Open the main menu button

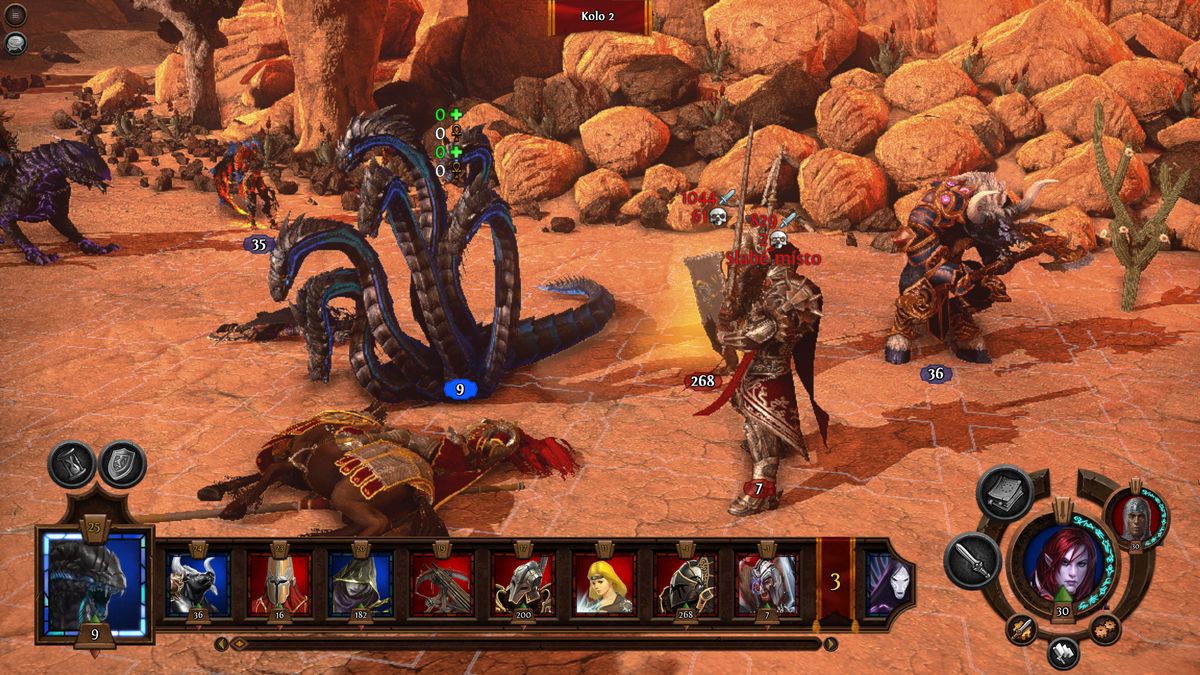tap(16, 15)
